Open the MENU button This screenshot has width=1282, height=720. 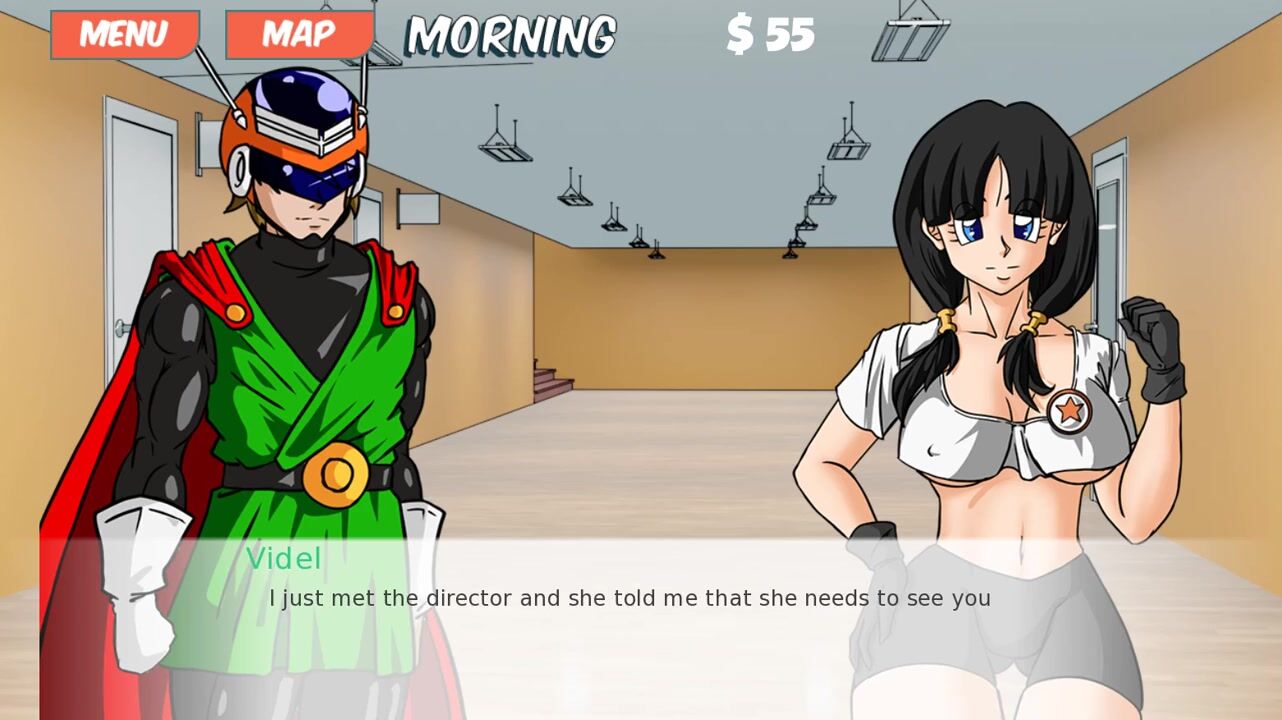124,35
